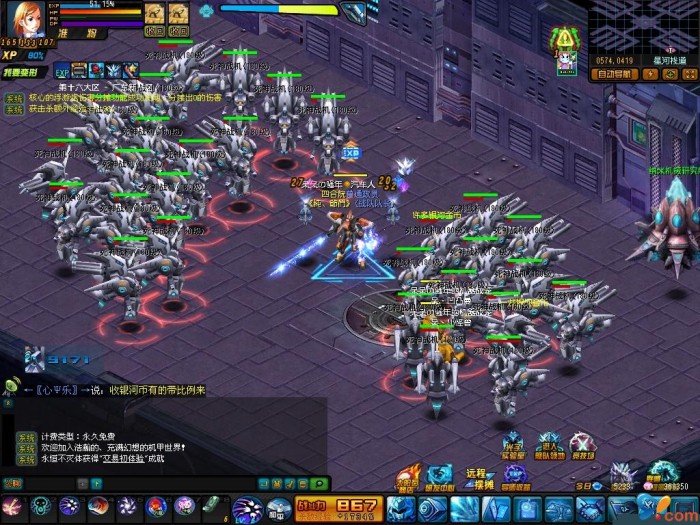
Task: Open the player character portrait
Action: 24,17
